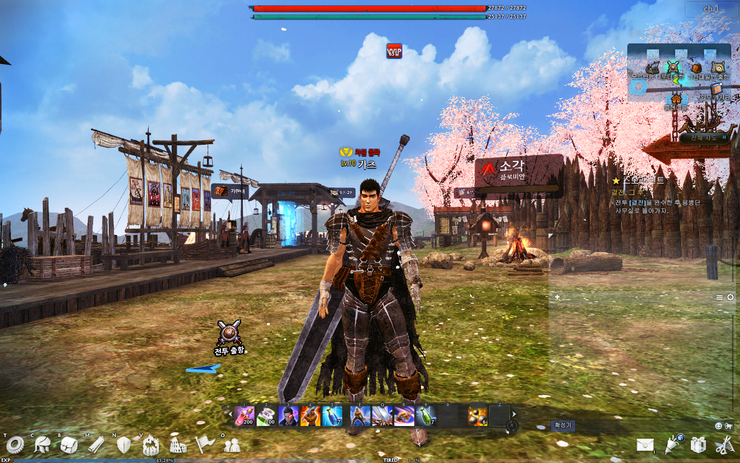Click the crossed swords minimap marker
740x463 pixels.
click(673, 67)
